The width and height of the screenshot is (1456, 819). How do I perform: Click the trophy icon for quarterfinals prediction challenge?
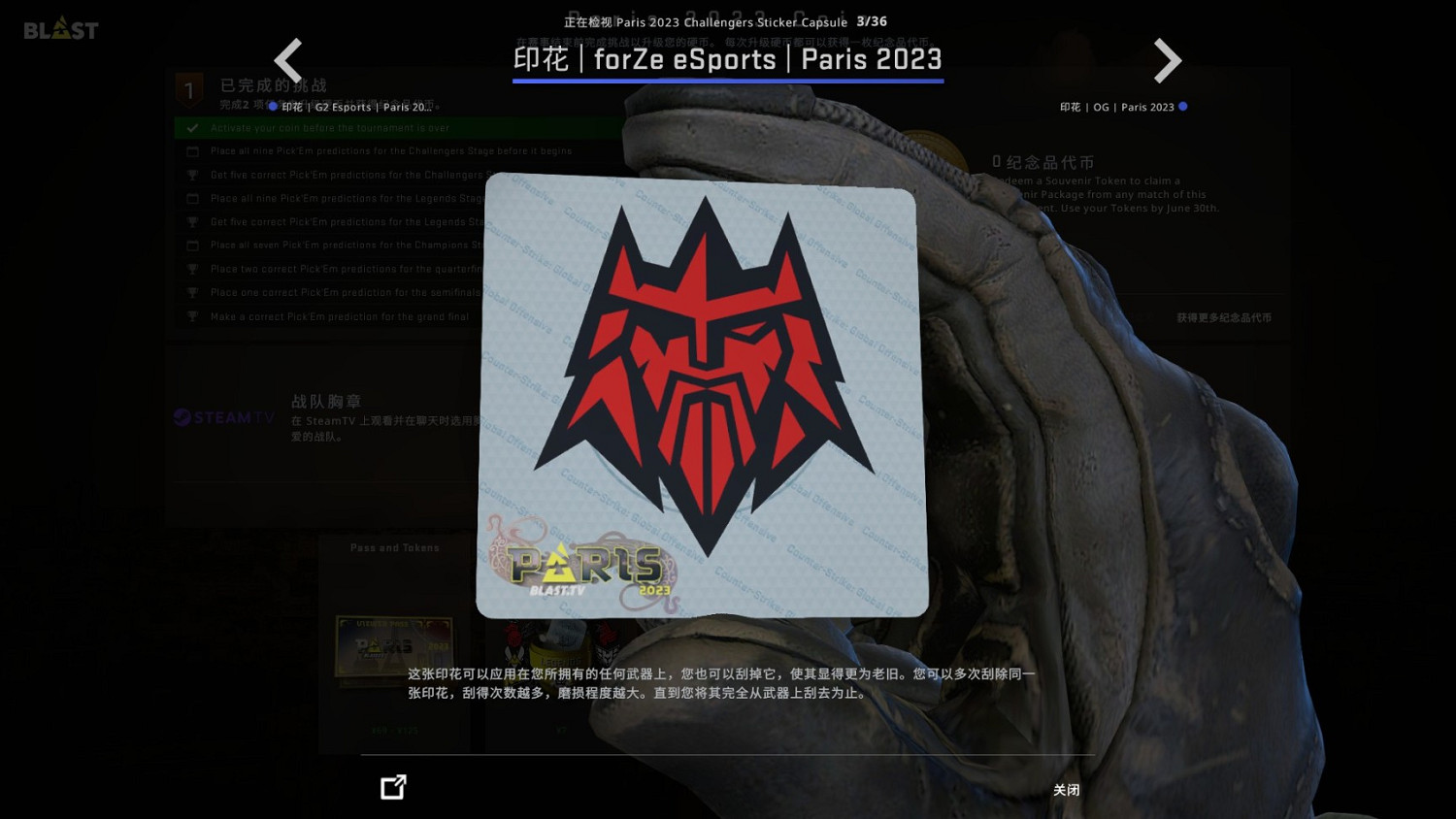coord(191,268)
